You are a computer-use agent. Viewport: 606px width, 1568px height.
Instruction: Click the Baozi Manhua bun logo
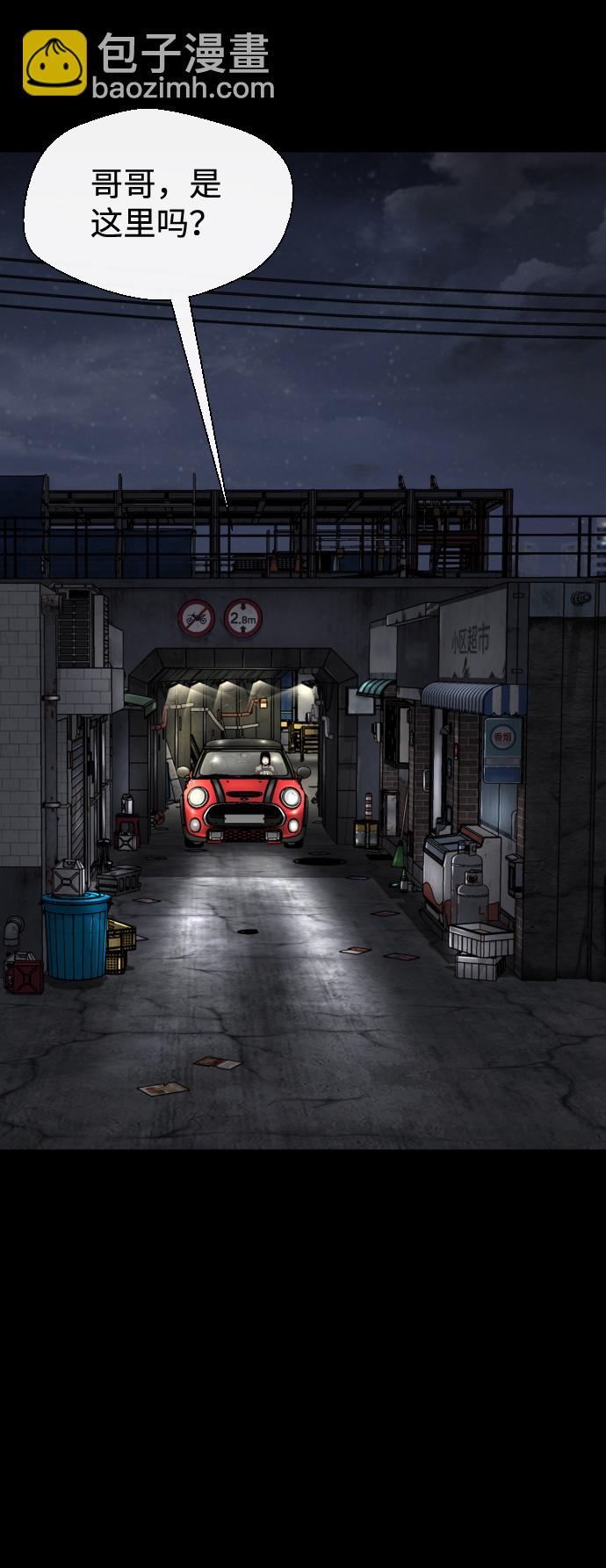coord(54,63)
